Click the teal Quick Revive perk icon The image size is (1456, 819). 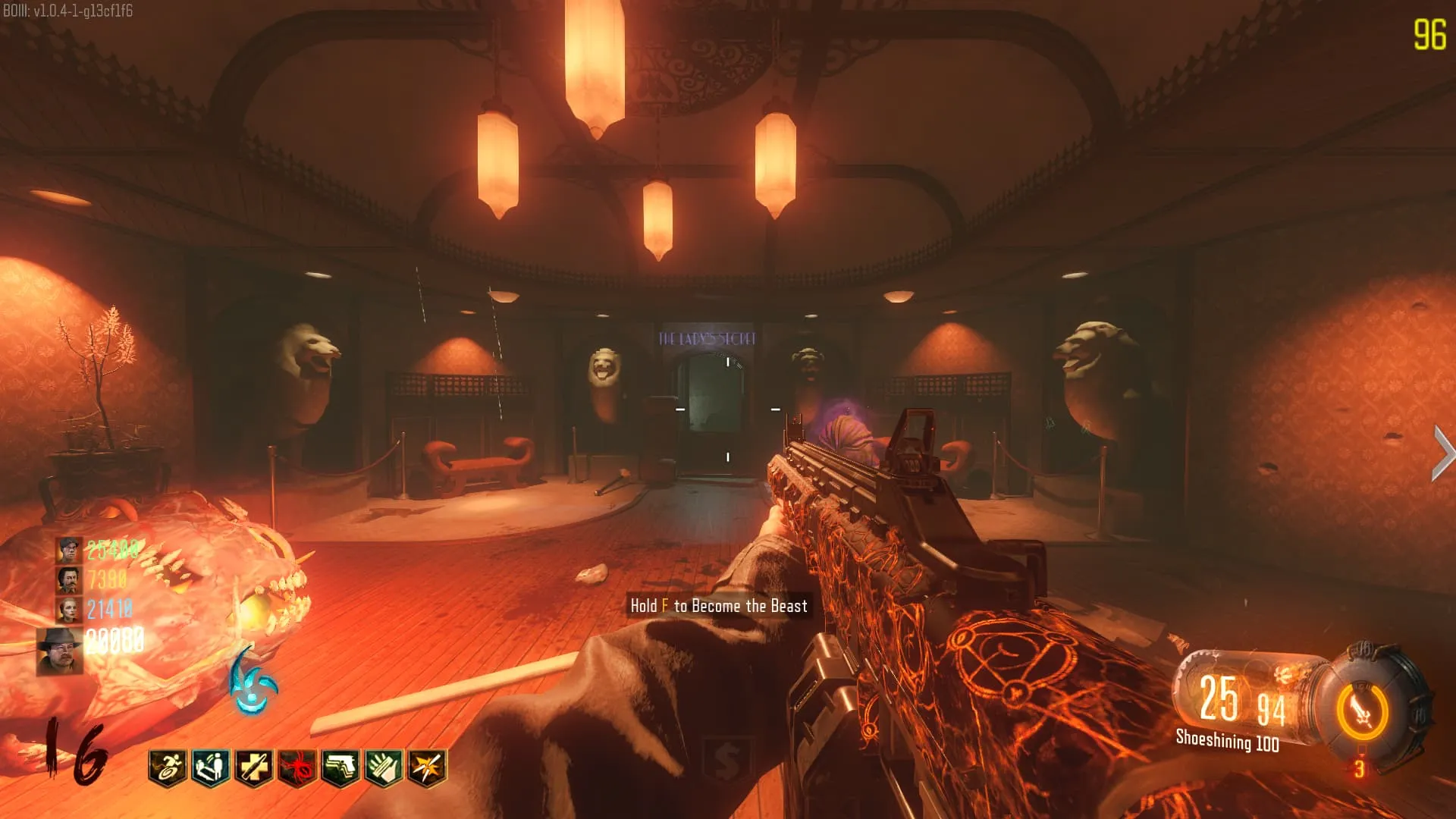click(x=211, y=767)
